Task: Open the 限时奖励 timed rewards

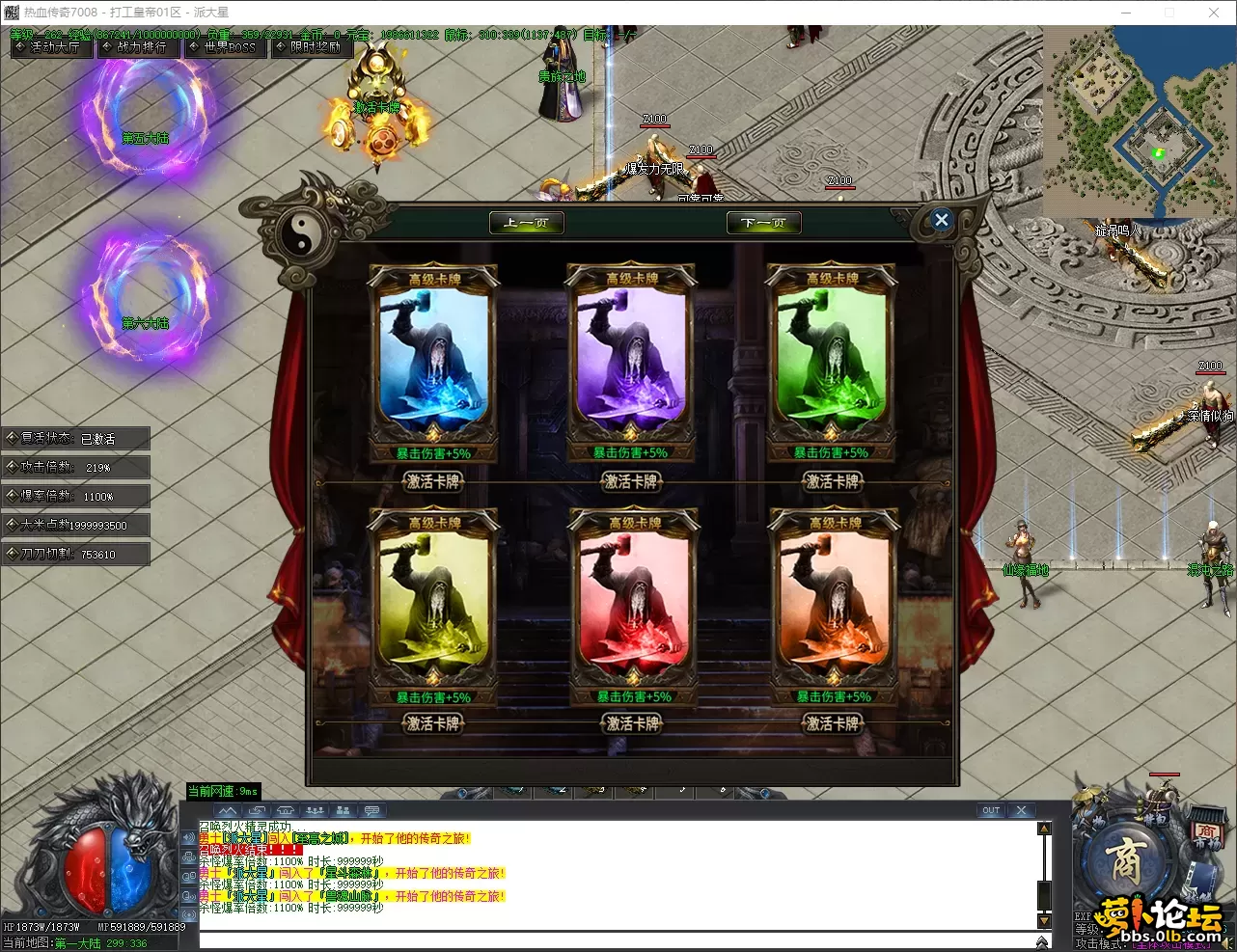Action: coord(311,47)
